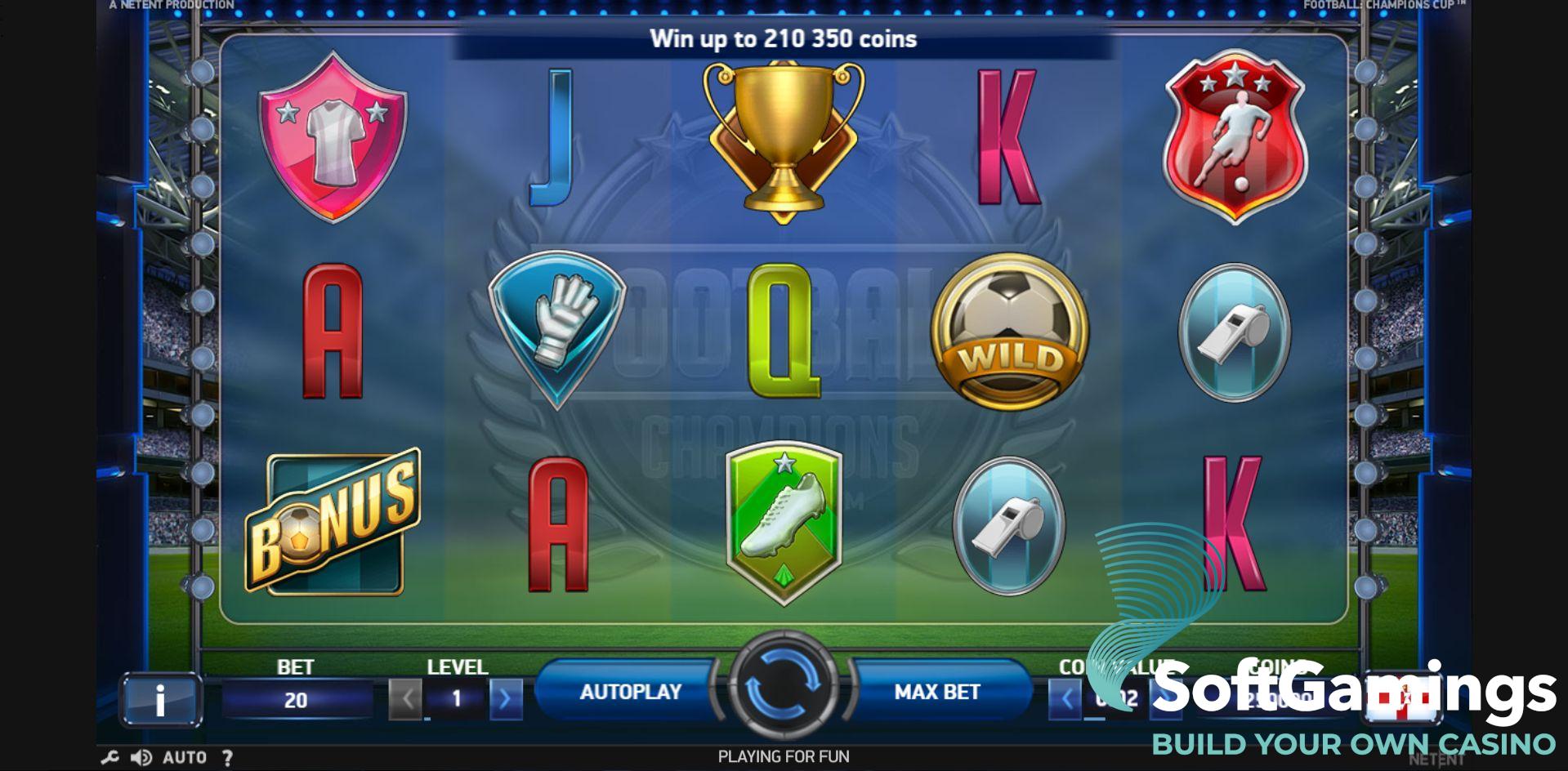The width and height of the screenshot is (1568, 771).
Task: Increase the bet level
Action: (x=506, y=699)
